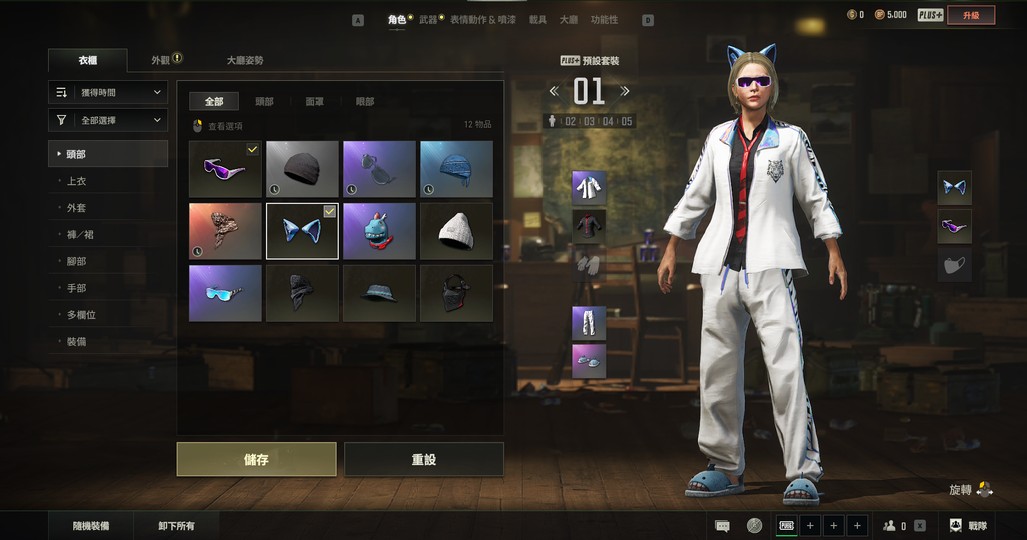1027x540 pixels.
Task: Open the 全部選擇 filter dropdown
Action: [x=108, y=120]
